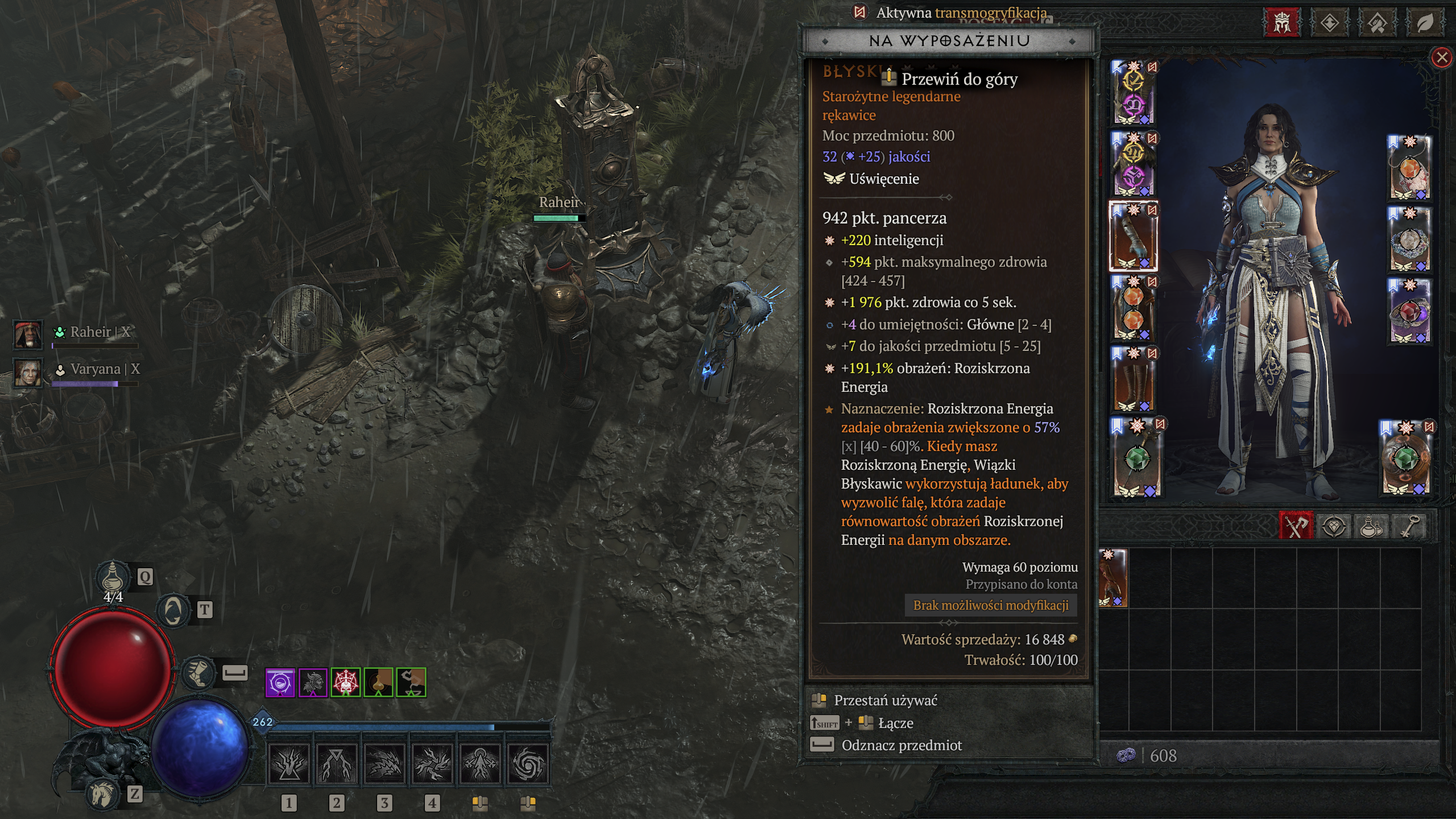1456x819 pixels.
Task: Select Raheir's portrait in the party list
Action: (x=27, y=334)
